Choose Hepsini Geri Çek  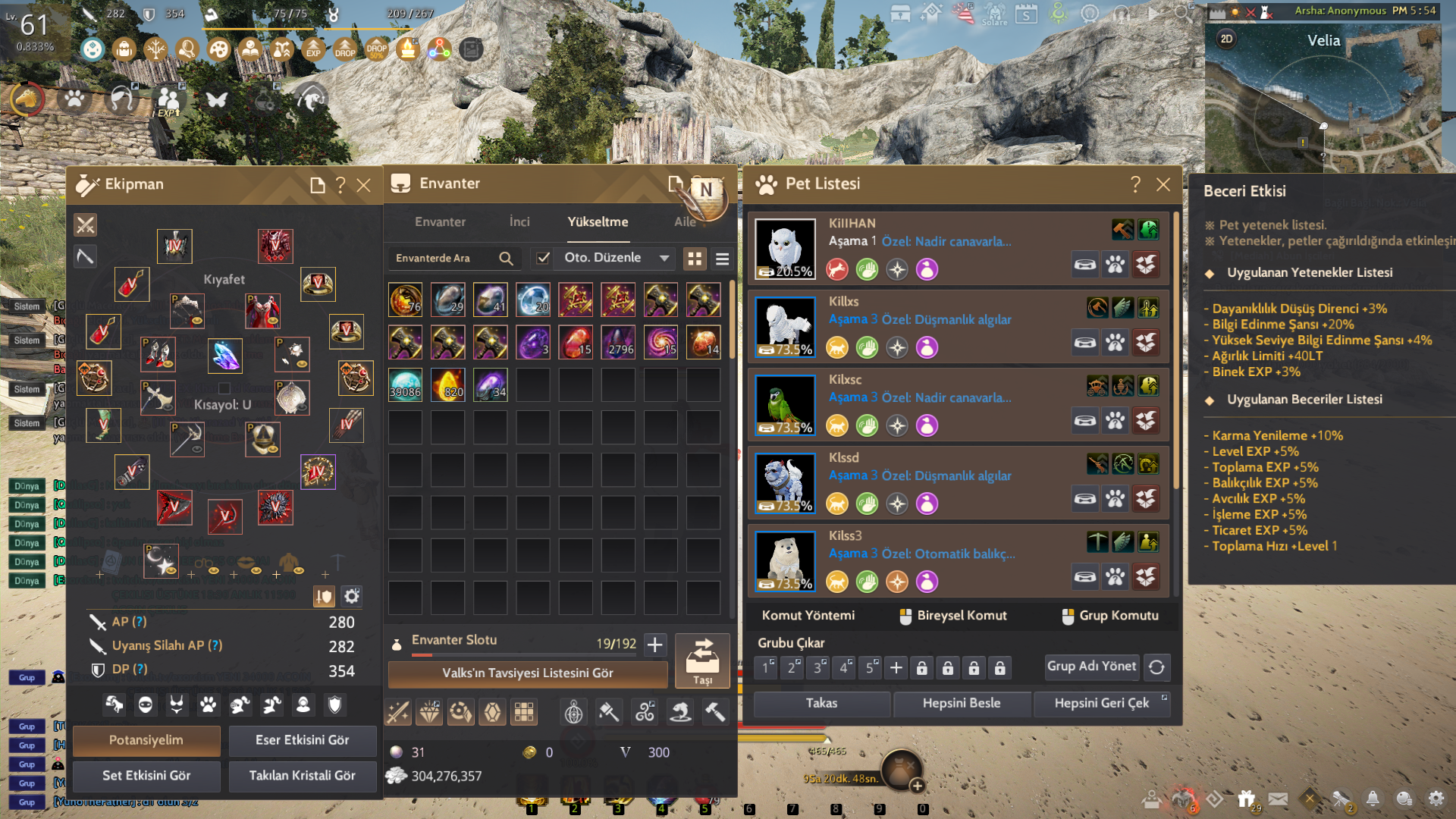(x=1101, y=704)
